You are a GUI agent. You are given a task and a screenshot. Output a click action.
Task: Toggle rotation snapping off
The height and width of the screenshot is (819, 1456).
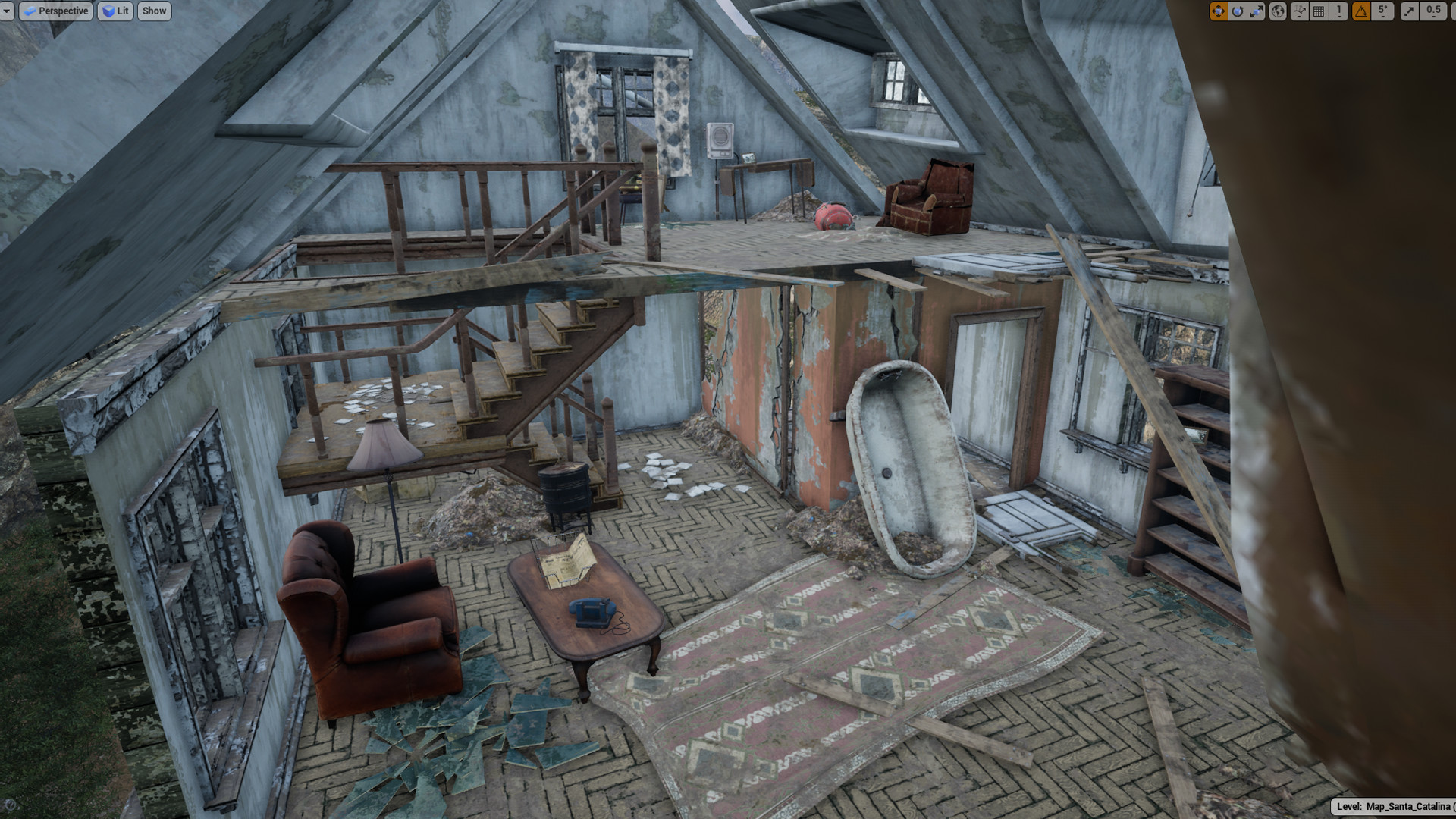(x=1360, y=11)
